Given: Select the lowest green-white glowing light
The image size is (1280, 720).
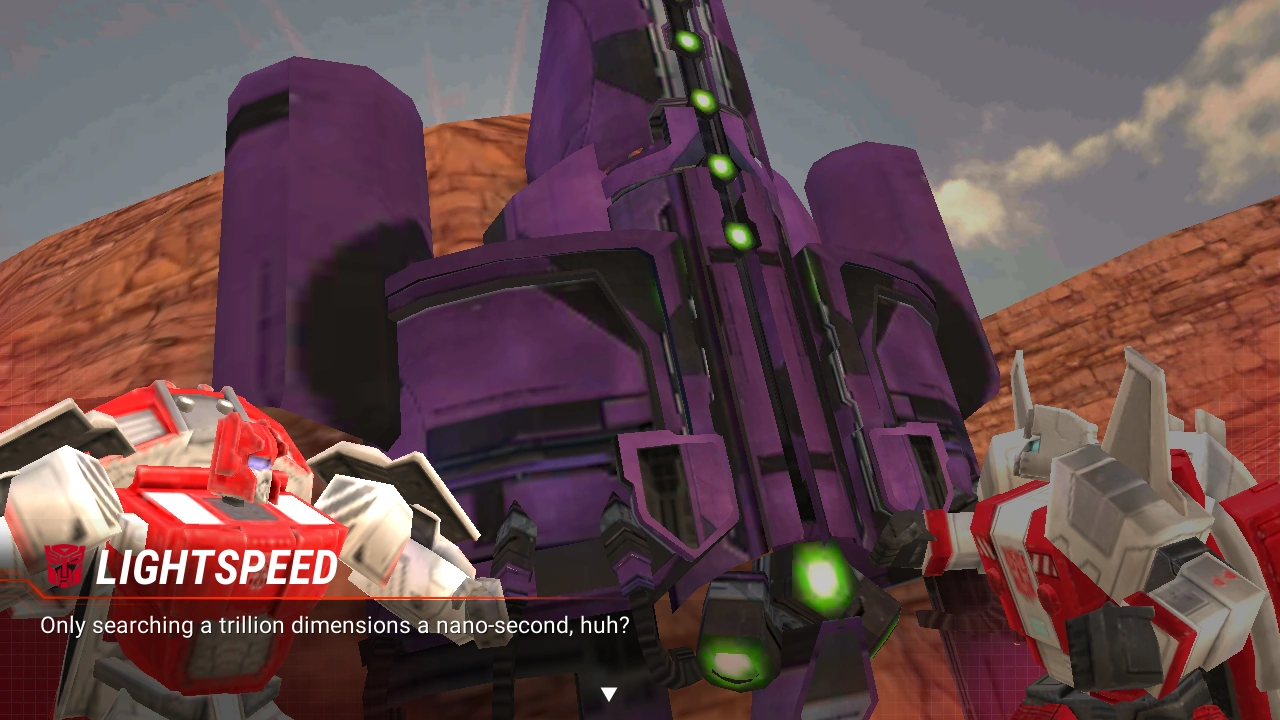Looking at the screenshot, I should pyautogui.click(x=735, y=662).
